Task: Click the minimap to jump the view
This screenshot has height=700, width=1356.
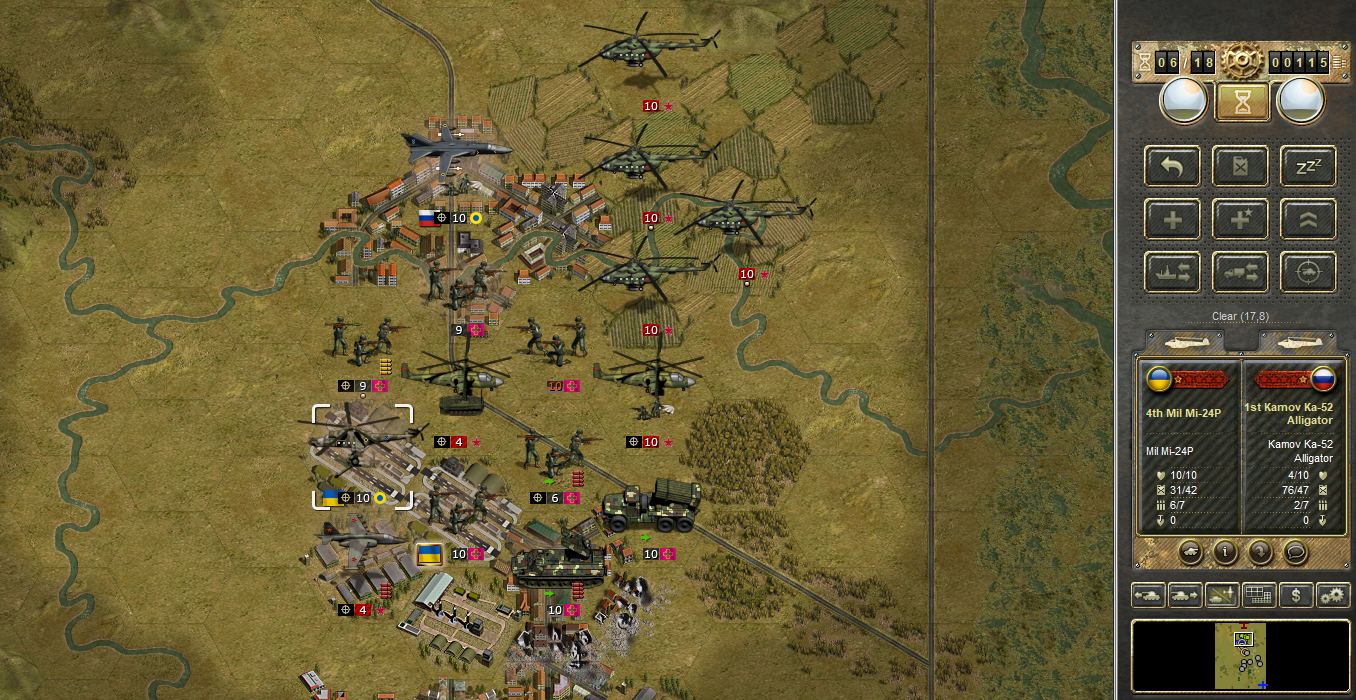Action: 1241,655
